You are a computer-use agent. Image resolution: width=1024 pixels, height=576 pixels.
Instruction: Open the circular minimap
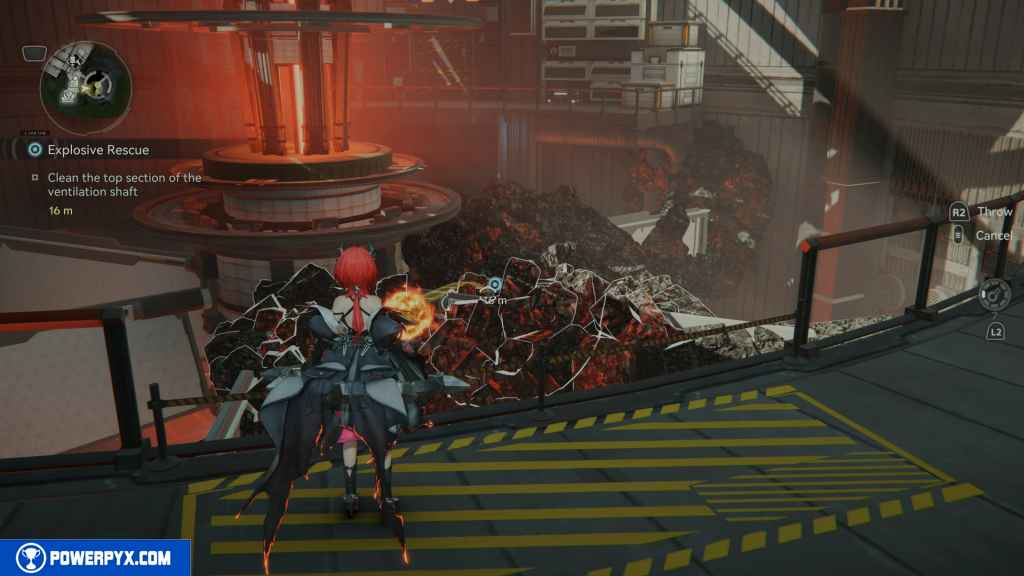pos(86,87)
